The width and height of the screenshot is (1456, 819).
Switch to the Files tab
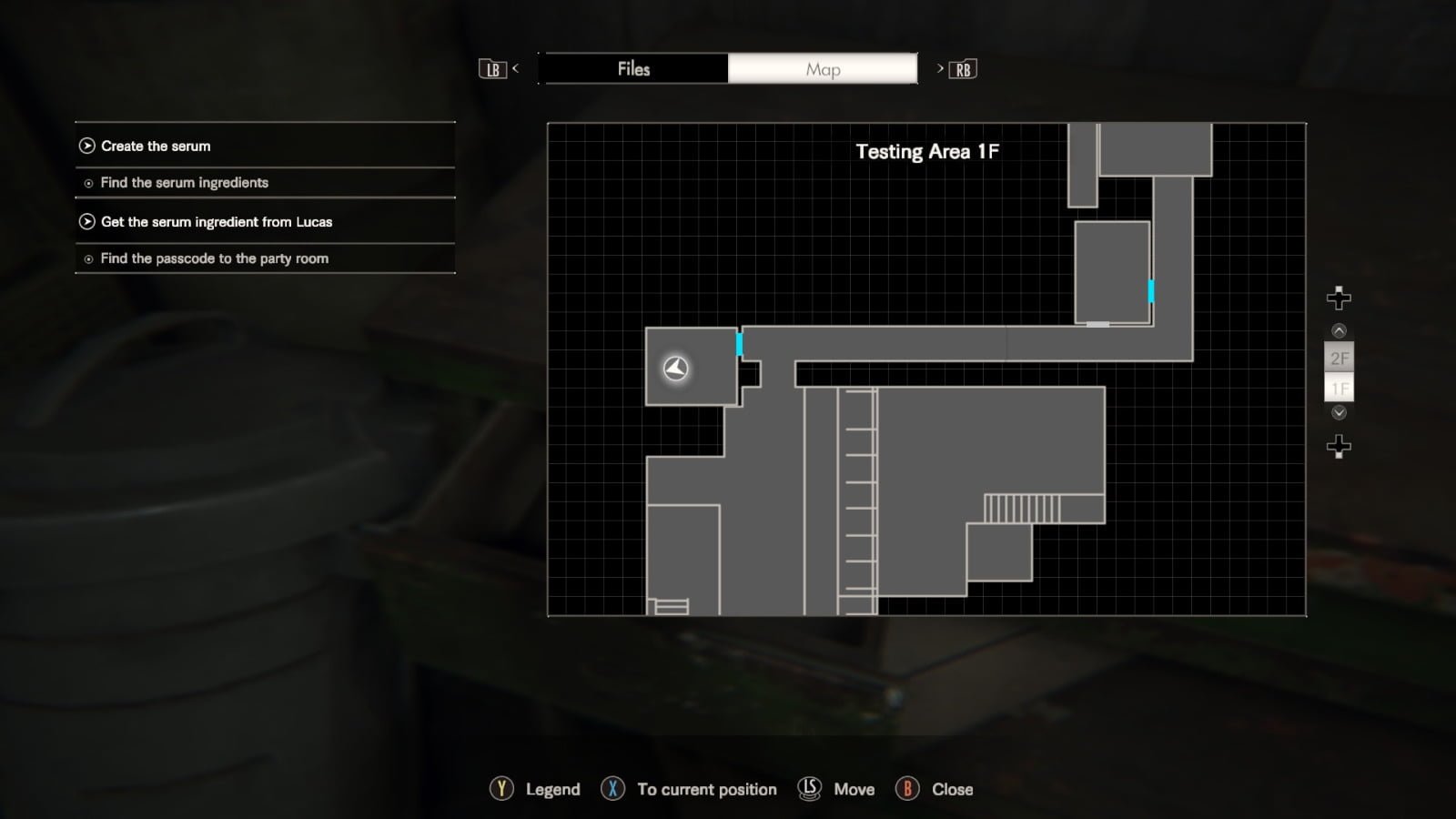pyautogui.click(x=633, y=69)
